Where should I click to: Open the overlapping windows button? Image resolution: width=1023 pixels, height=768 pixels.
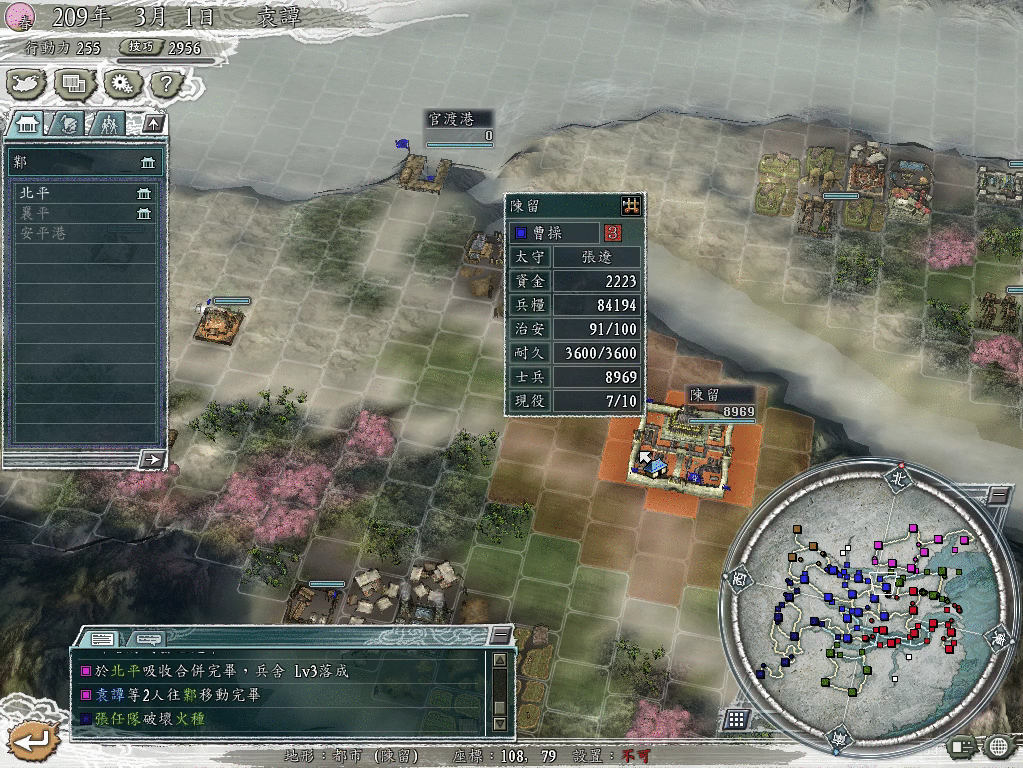[75, 84]
